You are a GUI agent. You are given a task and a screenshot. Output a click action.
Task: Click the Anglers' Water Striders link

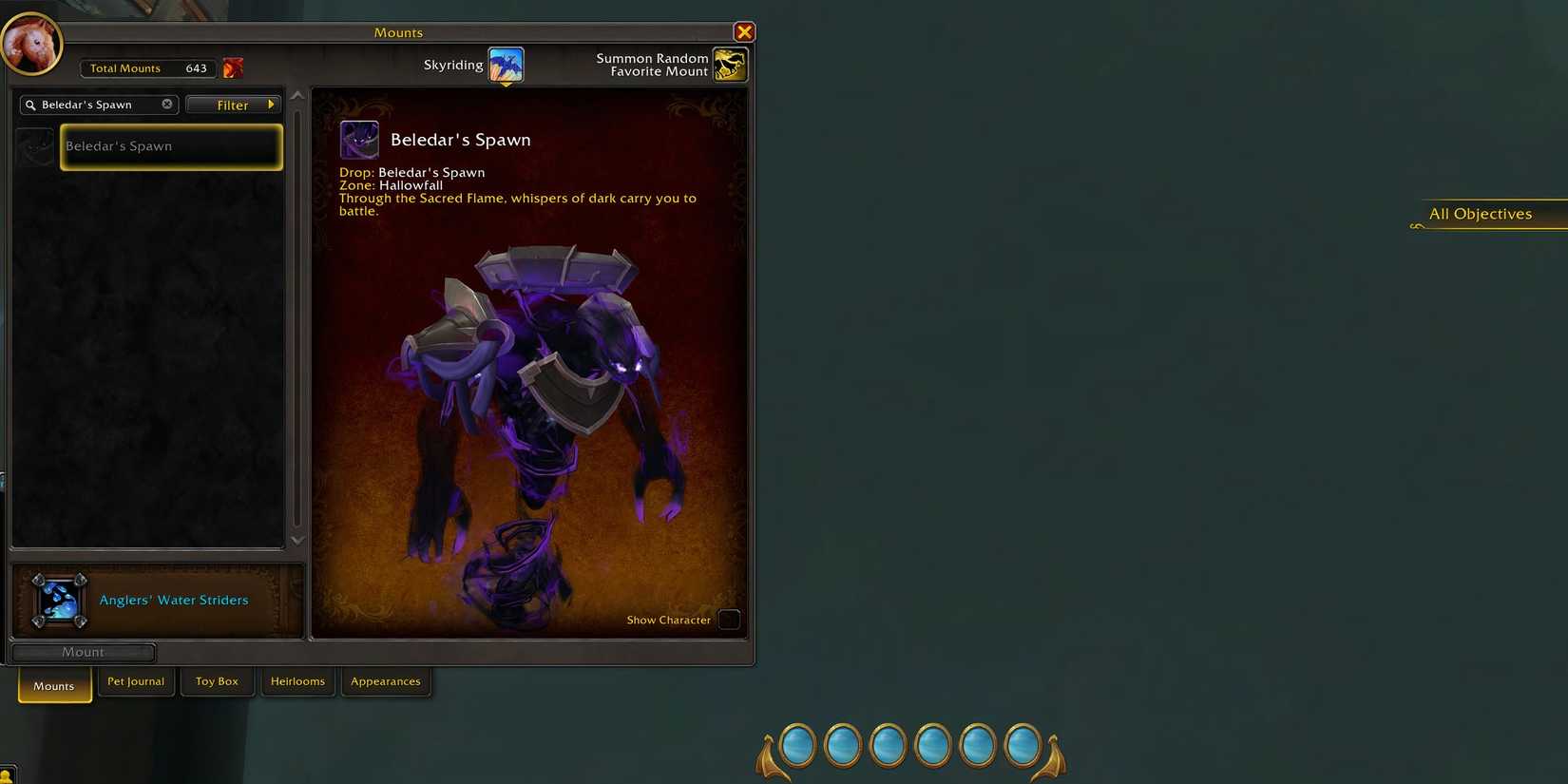point(174,600)
